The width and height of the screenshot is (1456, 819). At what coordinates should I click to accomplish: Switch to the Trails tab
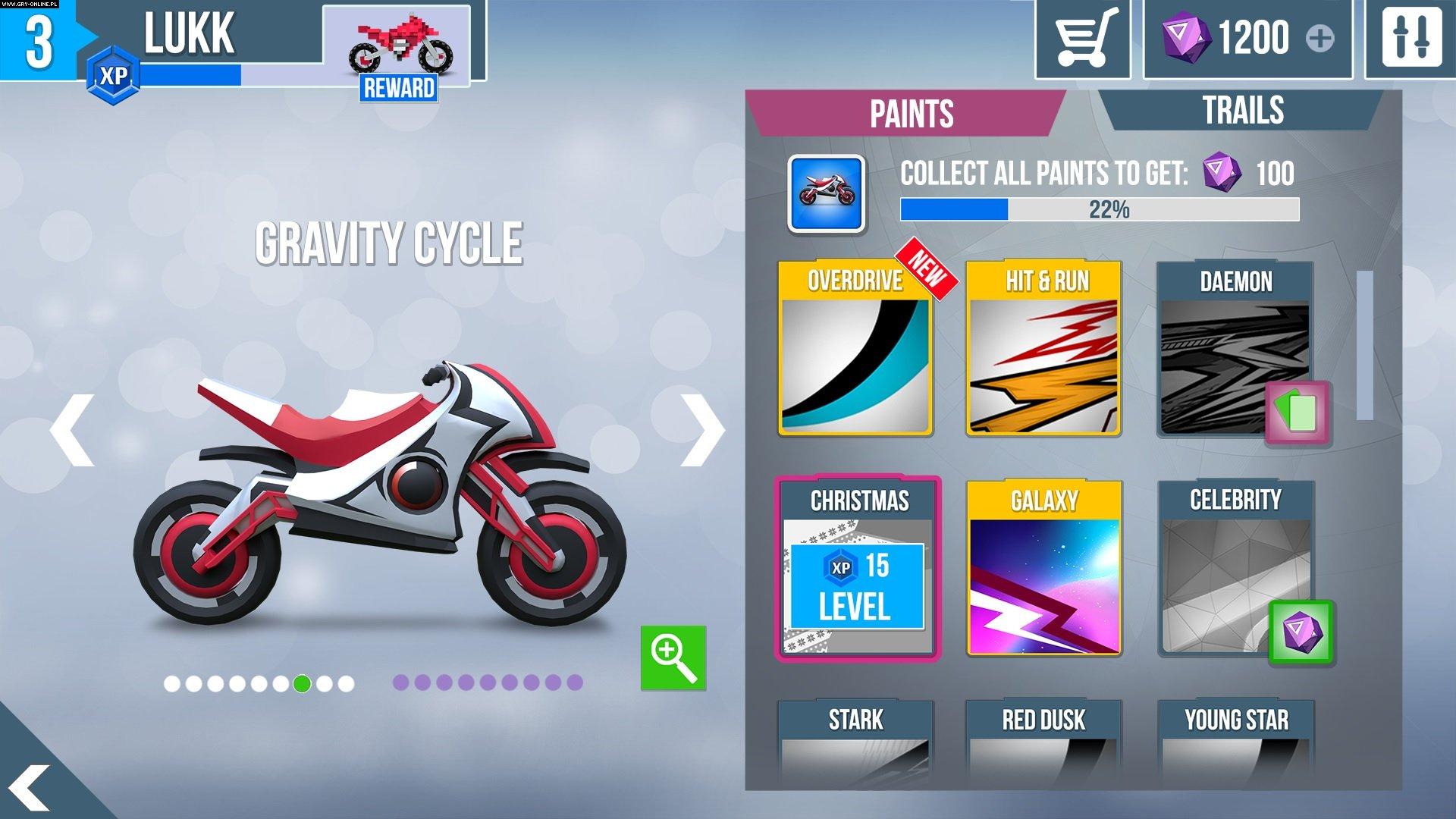pyautogui.click(x=1244, y=111)
